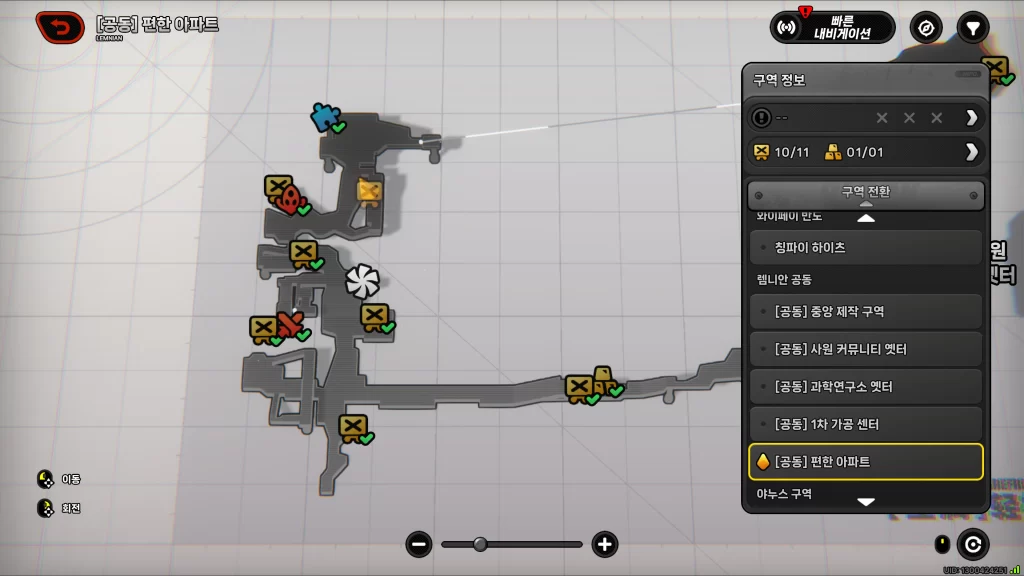Click the down arrow below the area list
The height and width of the screenshot is (576, 1024).
(x=866, y=502)
